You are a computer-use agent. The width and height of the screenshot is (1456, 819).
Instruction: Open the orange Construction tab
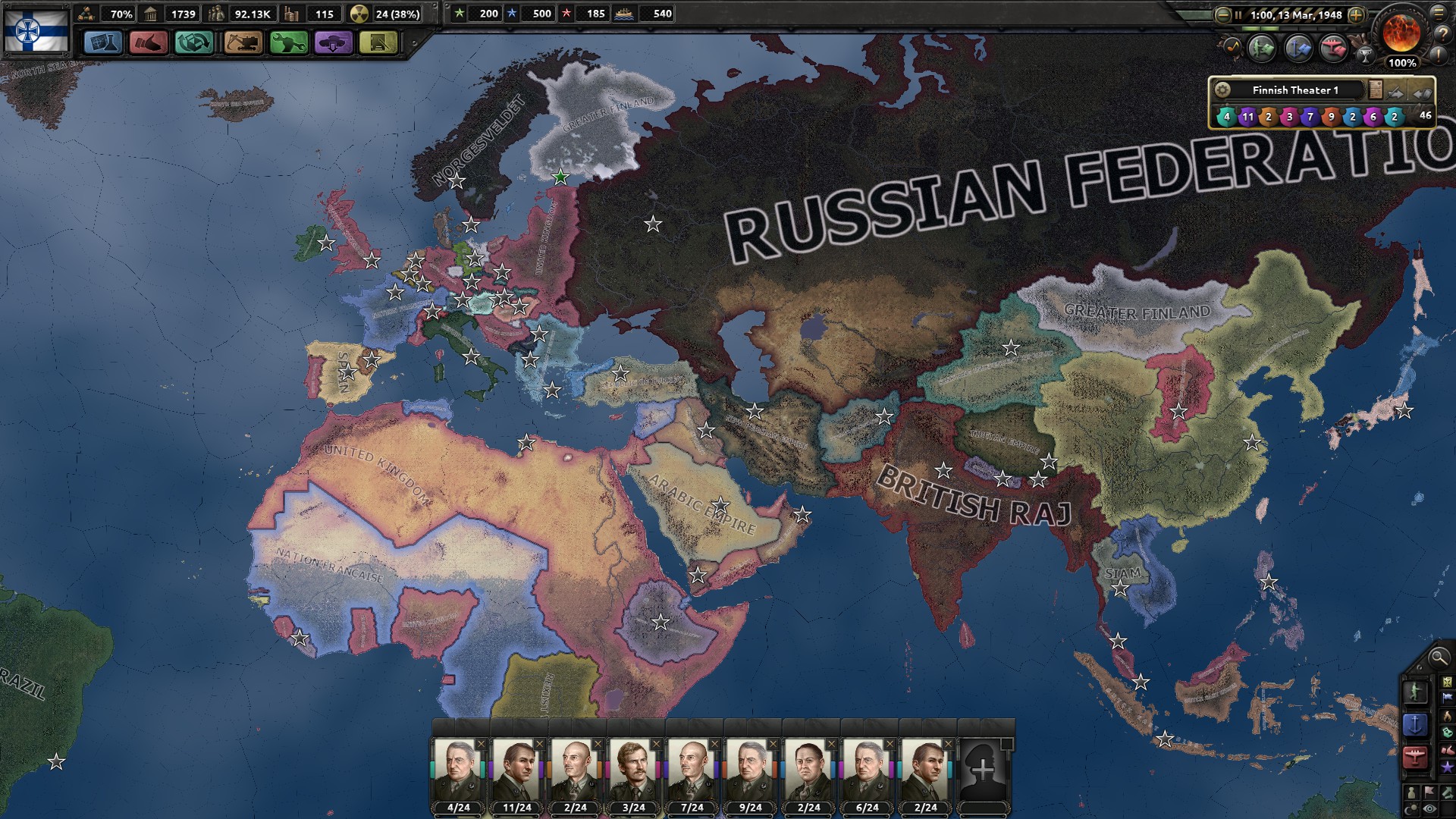[242, 42]
